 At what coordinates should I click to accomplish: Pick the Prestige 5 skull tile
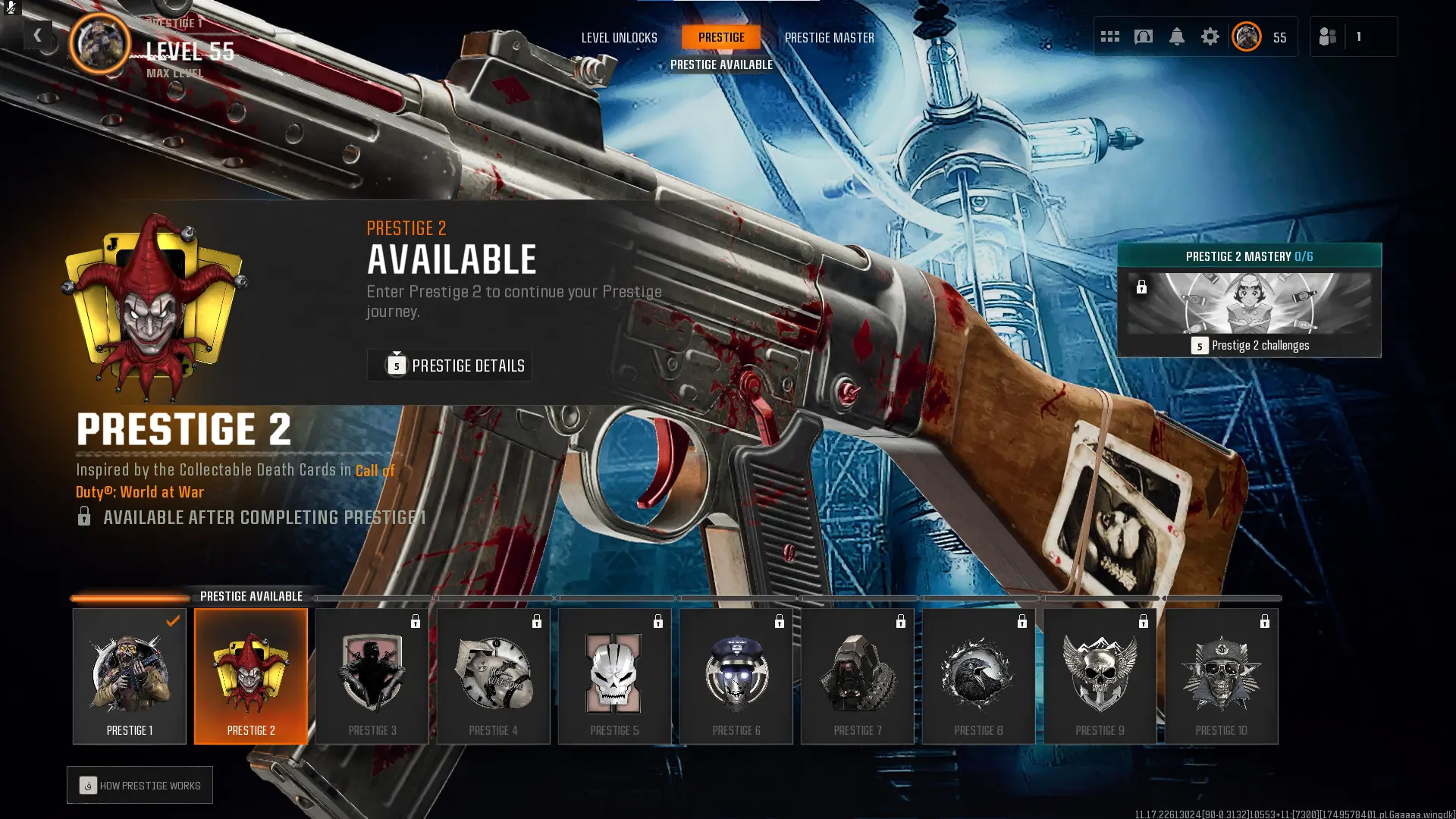tap(615, 676)
